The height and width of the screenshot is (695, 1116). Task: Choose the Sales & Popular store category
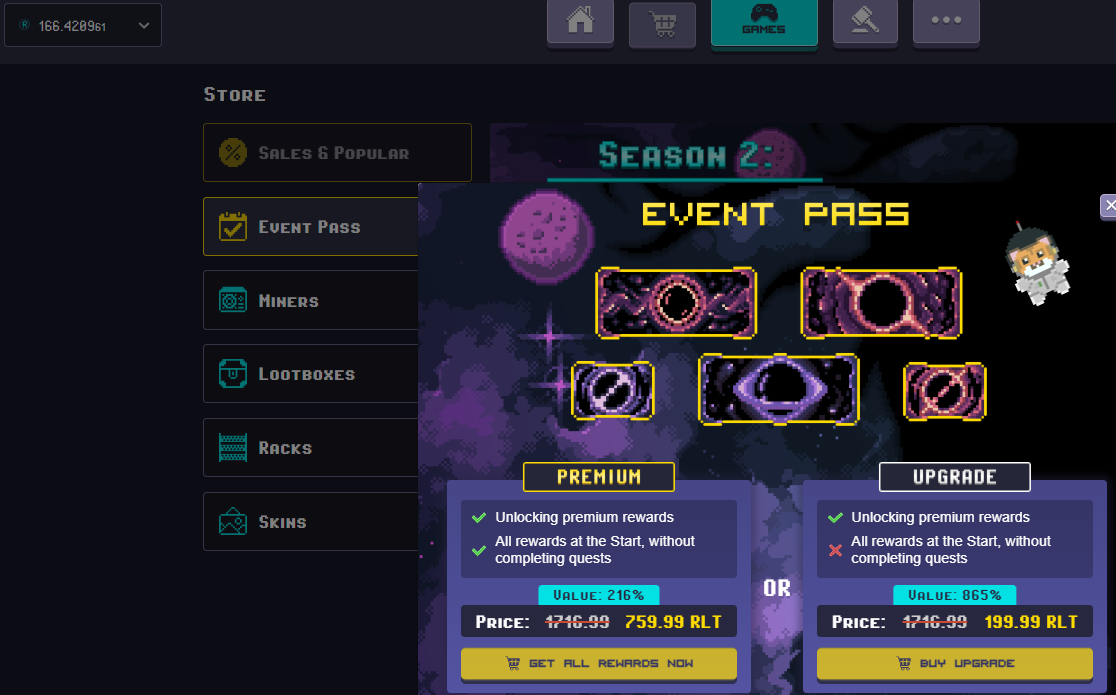click(x=337, y=153)
